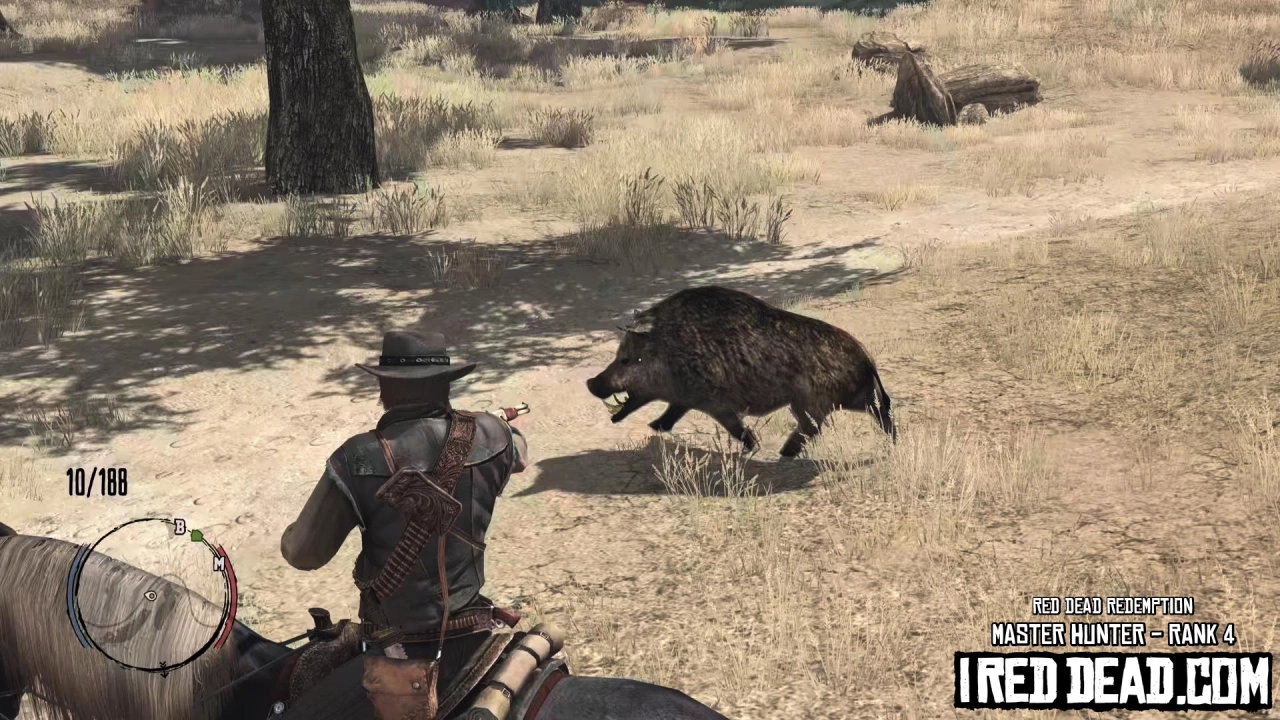Viewport: 1280px width, 720px height.
Task: Select the green safehouse icon on the minimap
Action: click(199, 537)
